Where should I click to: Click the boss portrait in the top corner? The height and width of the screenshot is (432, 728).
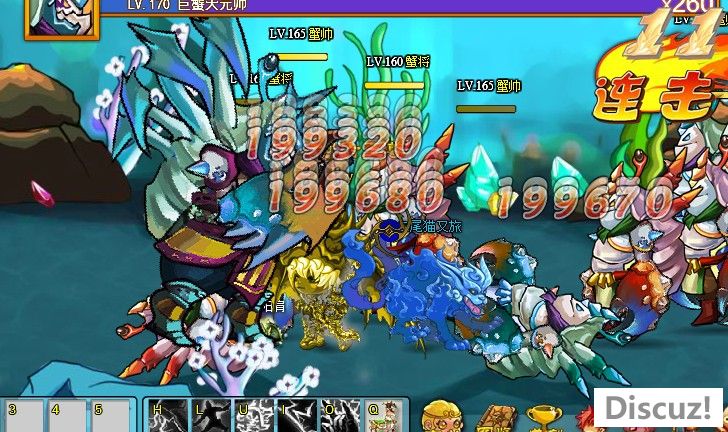pos(61,16)
